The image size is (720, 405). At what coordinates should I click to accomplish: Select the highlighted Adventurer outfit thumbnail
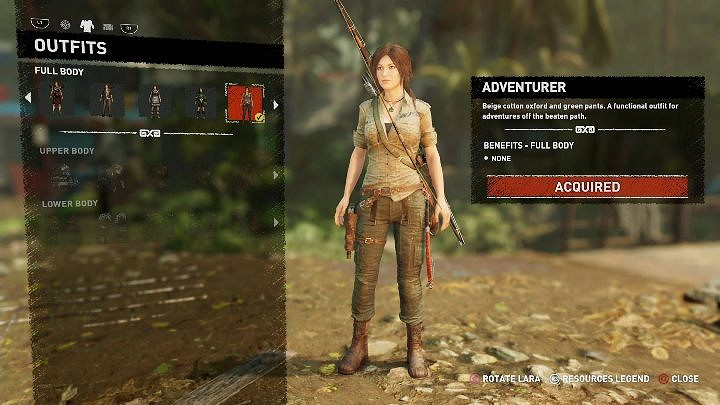[243, 101]
